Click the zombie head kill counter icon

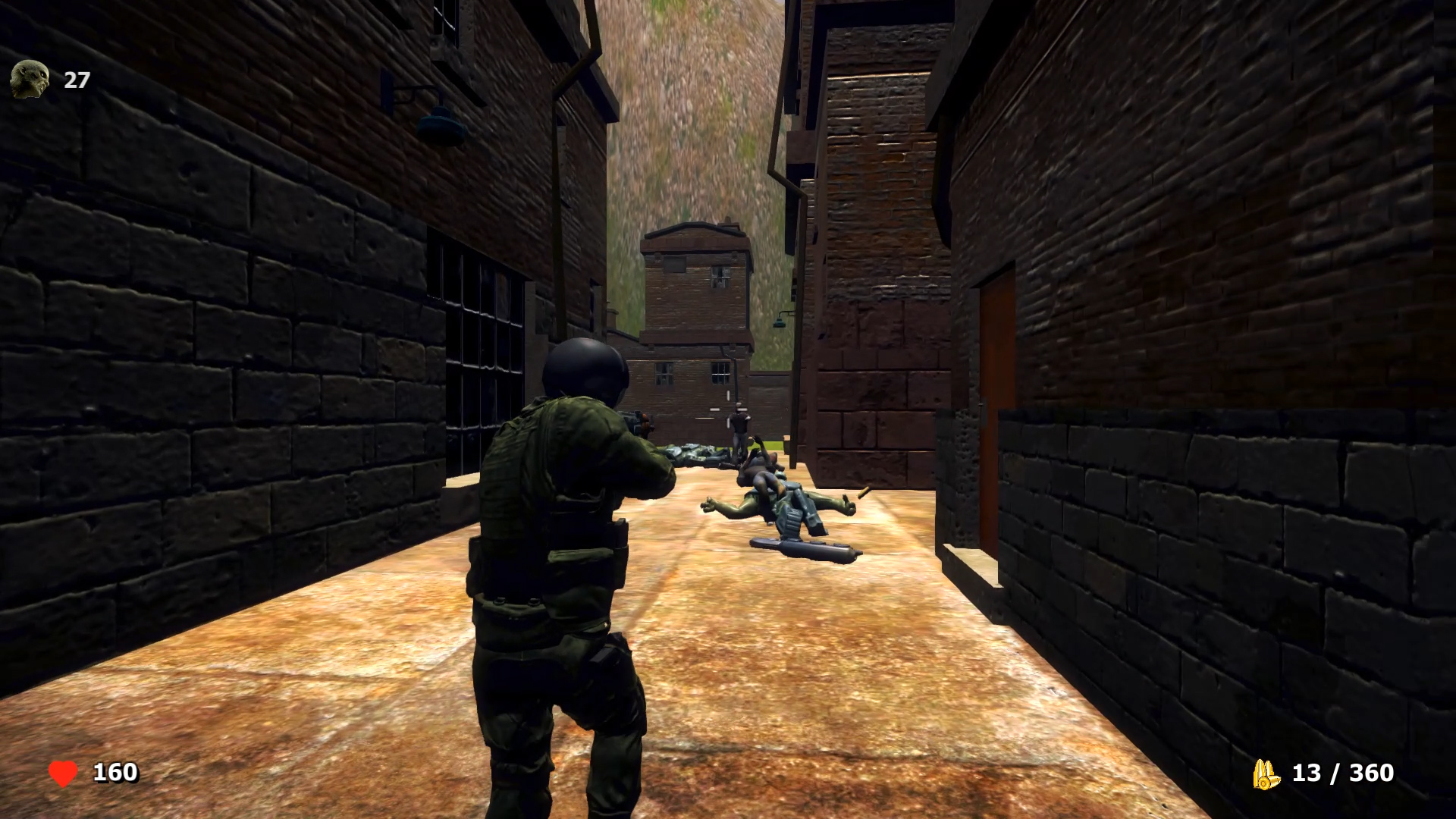(x=28, y=80)
